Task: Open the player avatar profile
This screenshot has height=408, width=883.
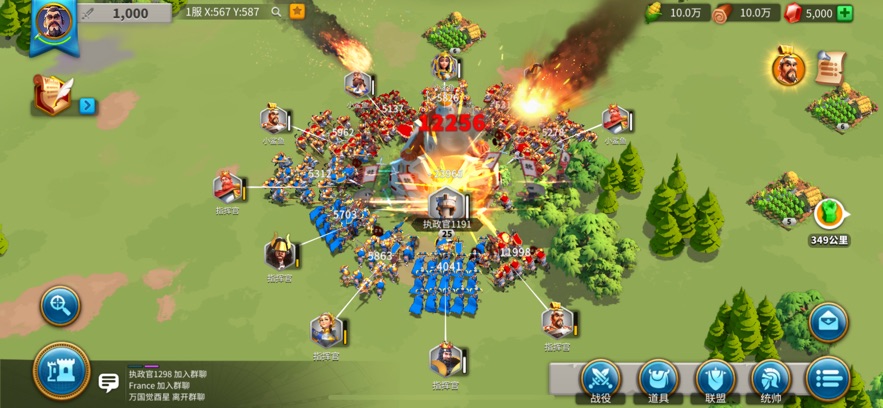Action: pyautogui.click(x=54, y=22)
